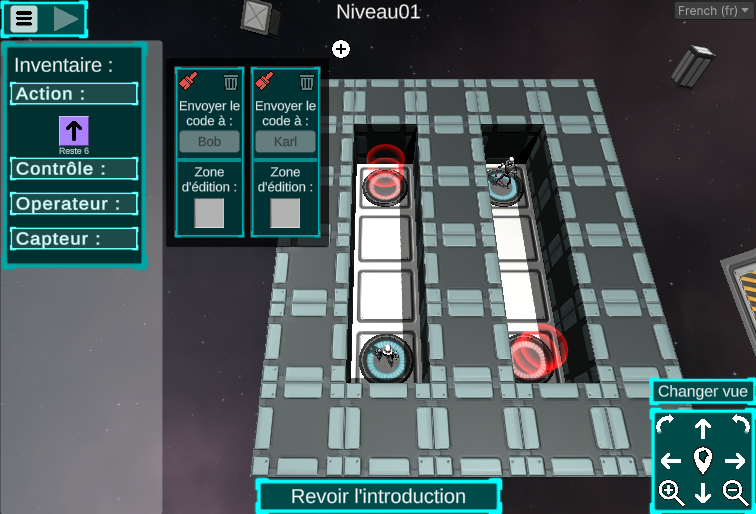Viewport: 756px width, 514px height.
Task: Open the Operateur inventory category
Action: [x=75, y=204]
